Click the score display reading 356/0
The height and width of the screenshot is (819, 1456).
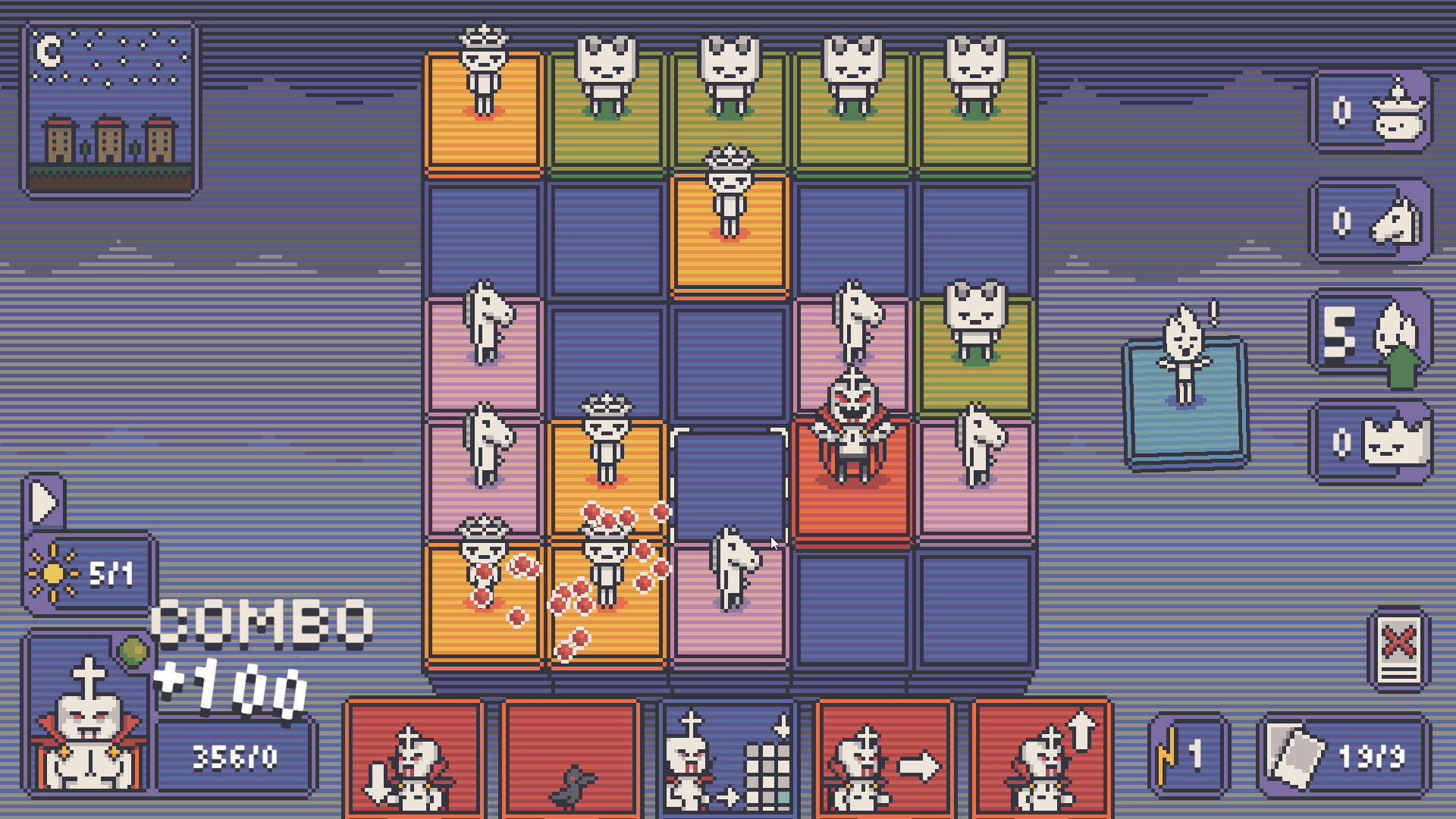click(235, 755)
